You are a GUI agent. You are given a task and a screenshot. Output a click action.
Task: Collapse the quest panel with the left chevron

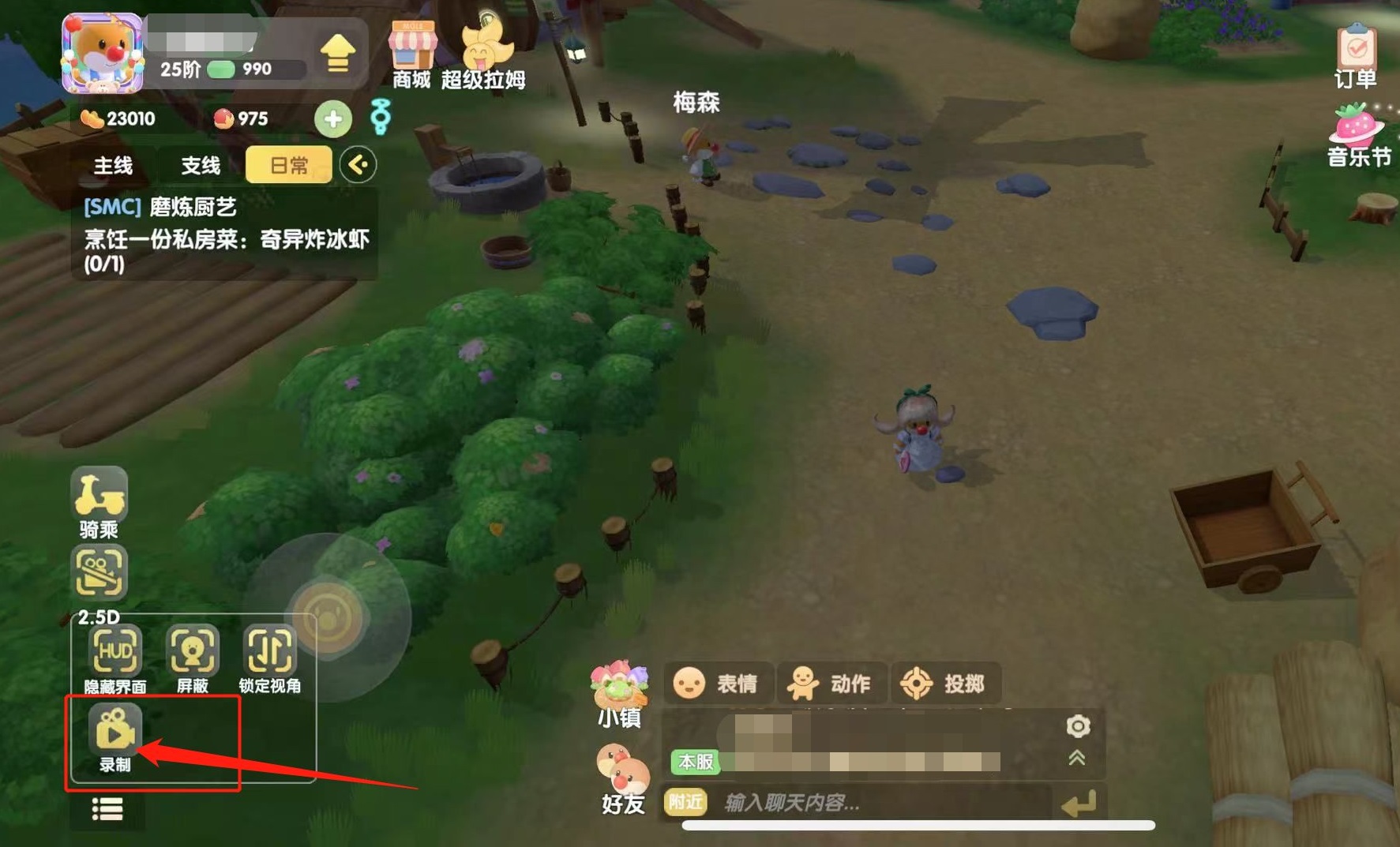pos(357,165)
